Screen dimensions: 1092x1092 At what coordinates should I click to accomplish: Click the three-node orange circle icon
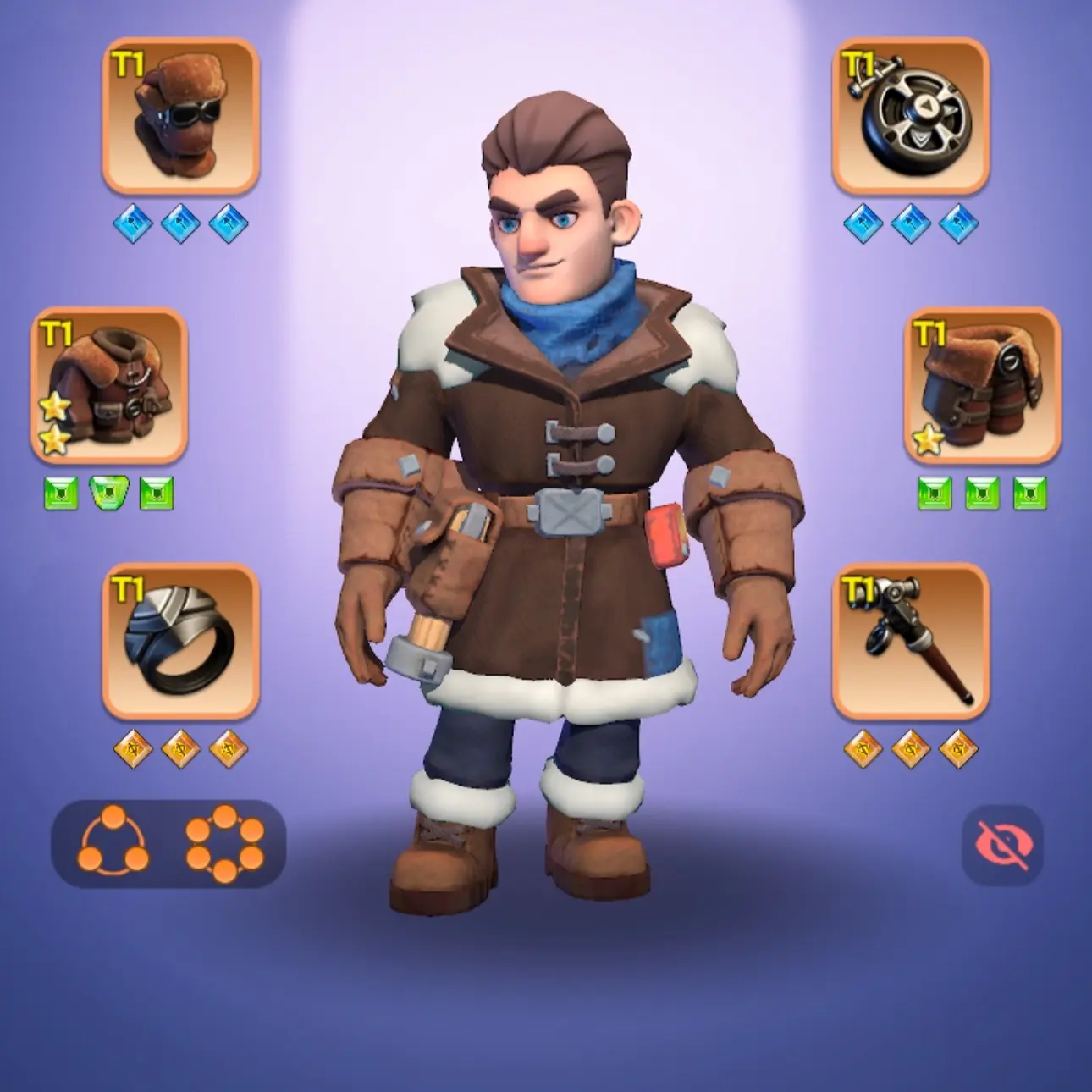113,844
